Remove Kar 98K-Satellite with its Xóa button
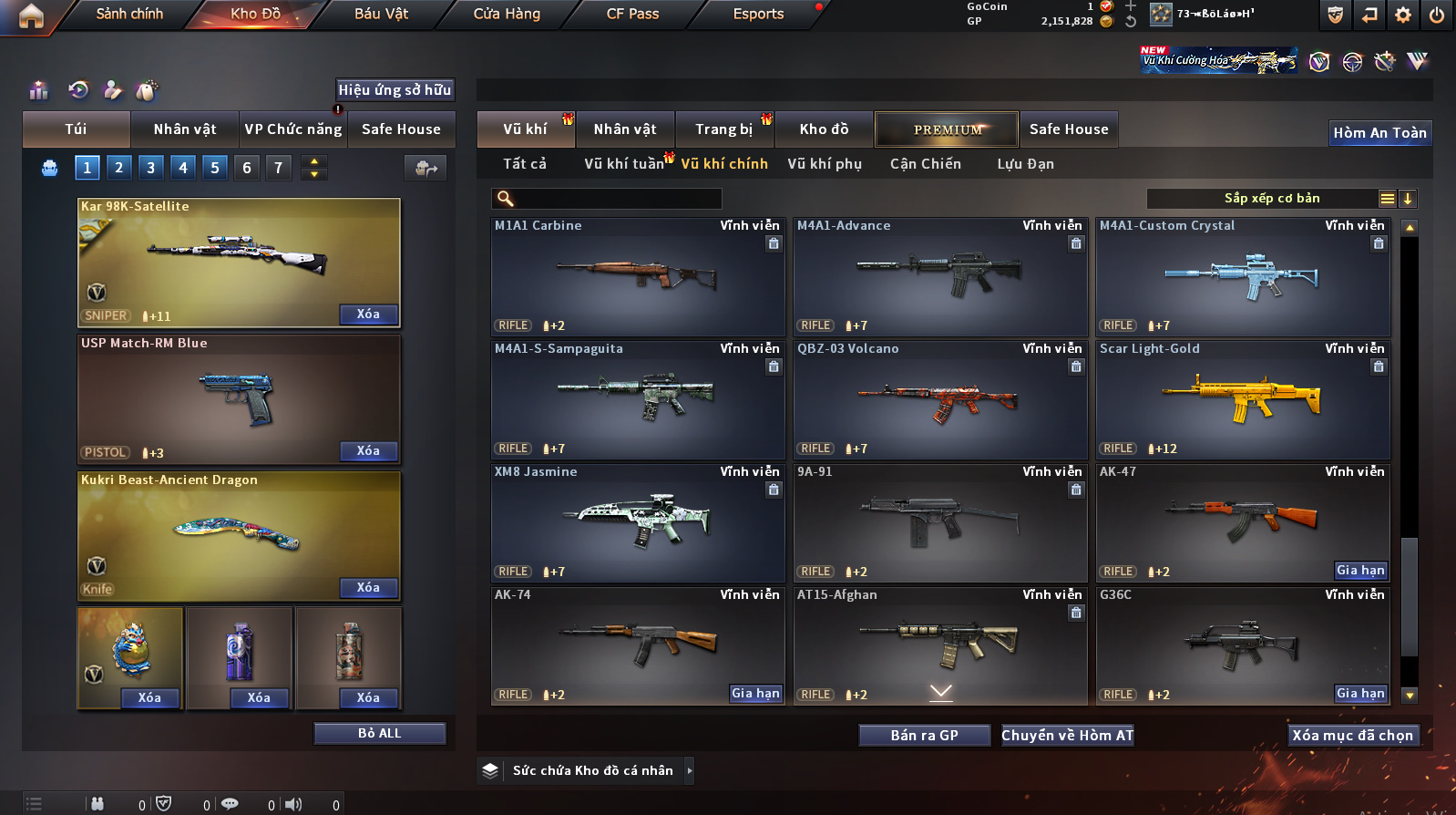This screenshot has width=1456, height=815. [368, 315]
